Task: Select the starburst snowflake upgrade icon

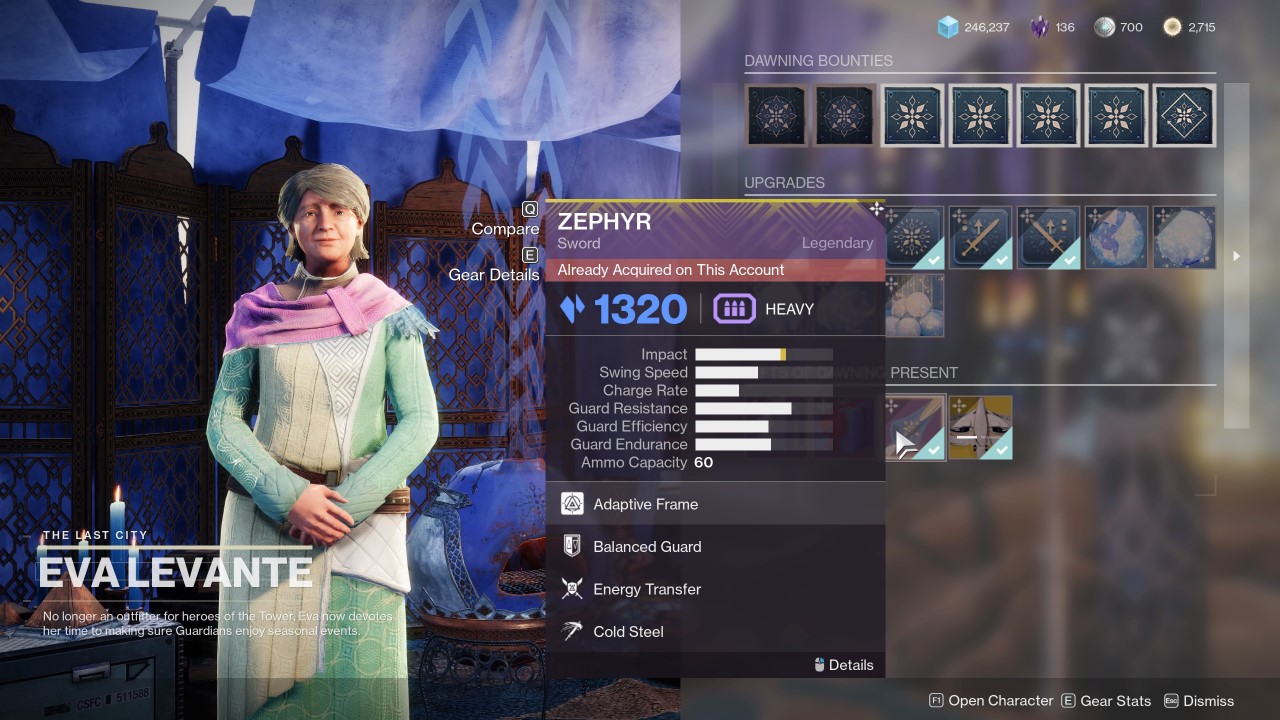Action: point(914,238)
